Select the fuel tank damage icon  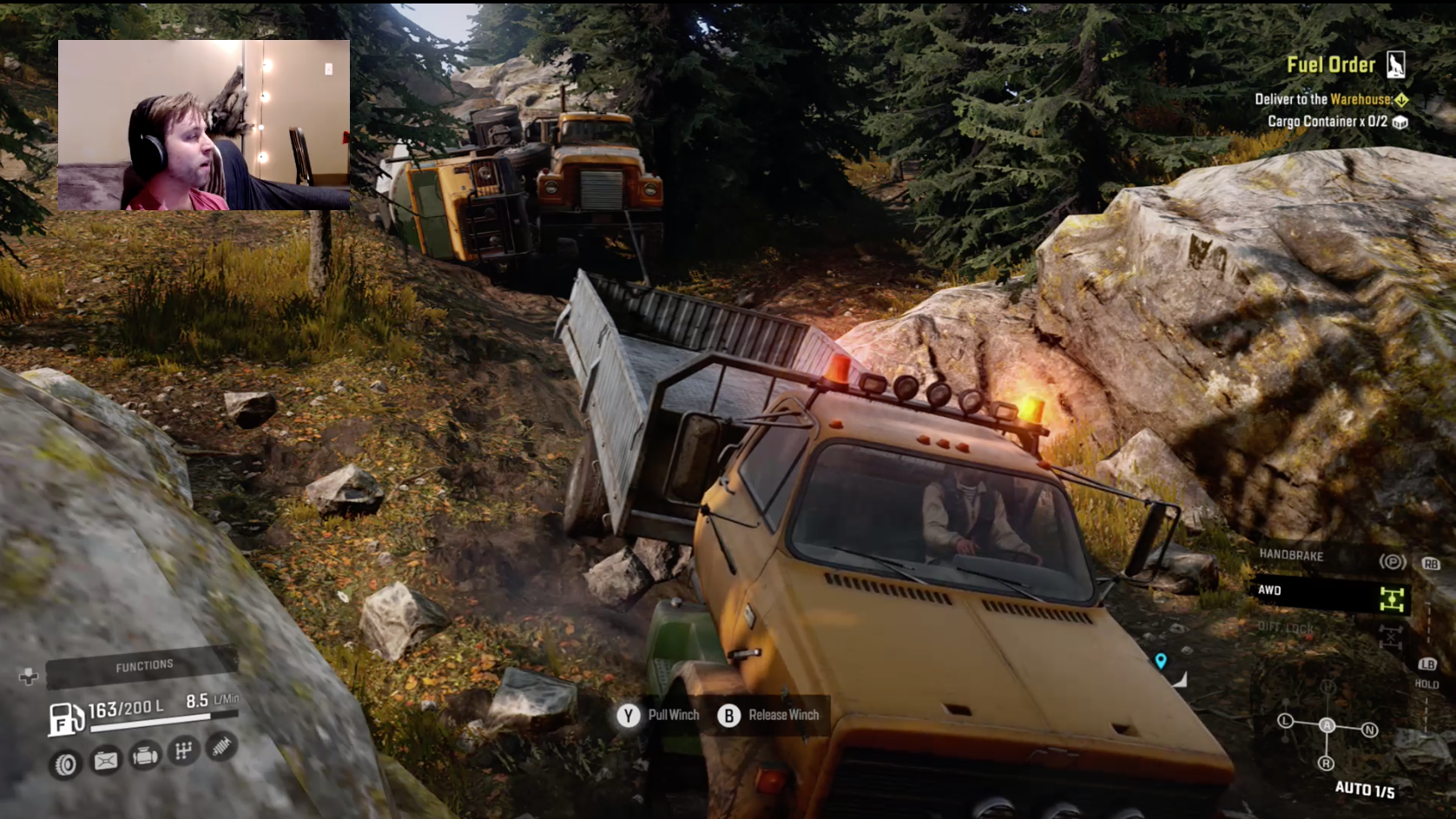tap(105, 761)
